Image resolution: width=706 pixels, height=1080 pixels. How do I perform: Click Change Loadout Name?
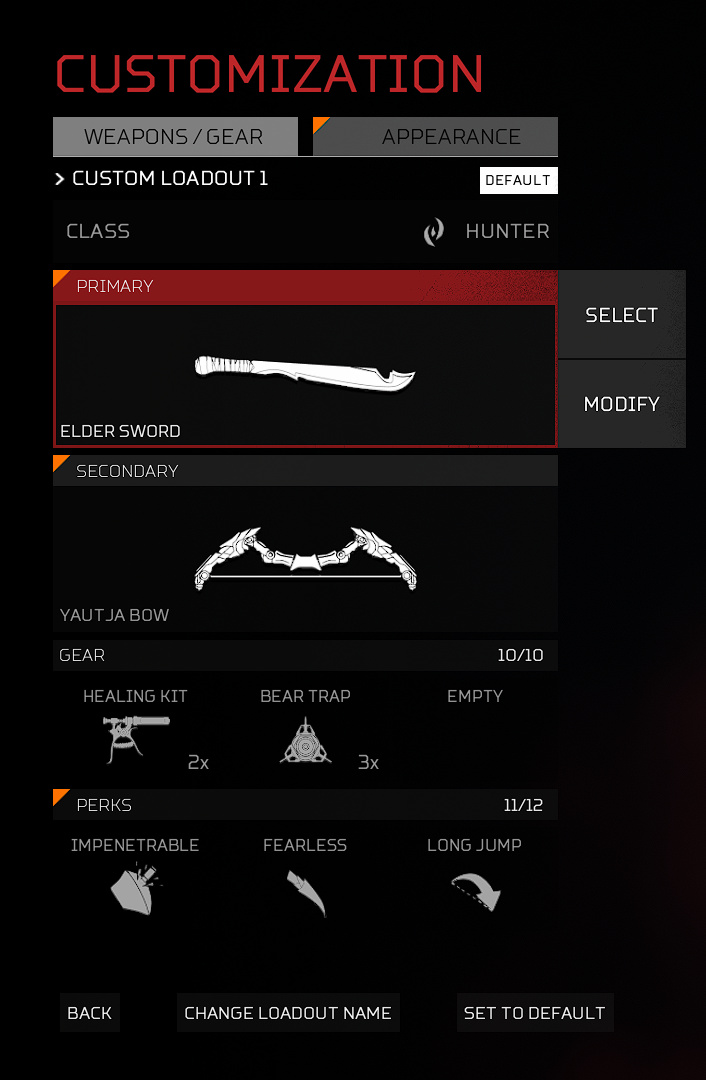tap(288, 1013)
